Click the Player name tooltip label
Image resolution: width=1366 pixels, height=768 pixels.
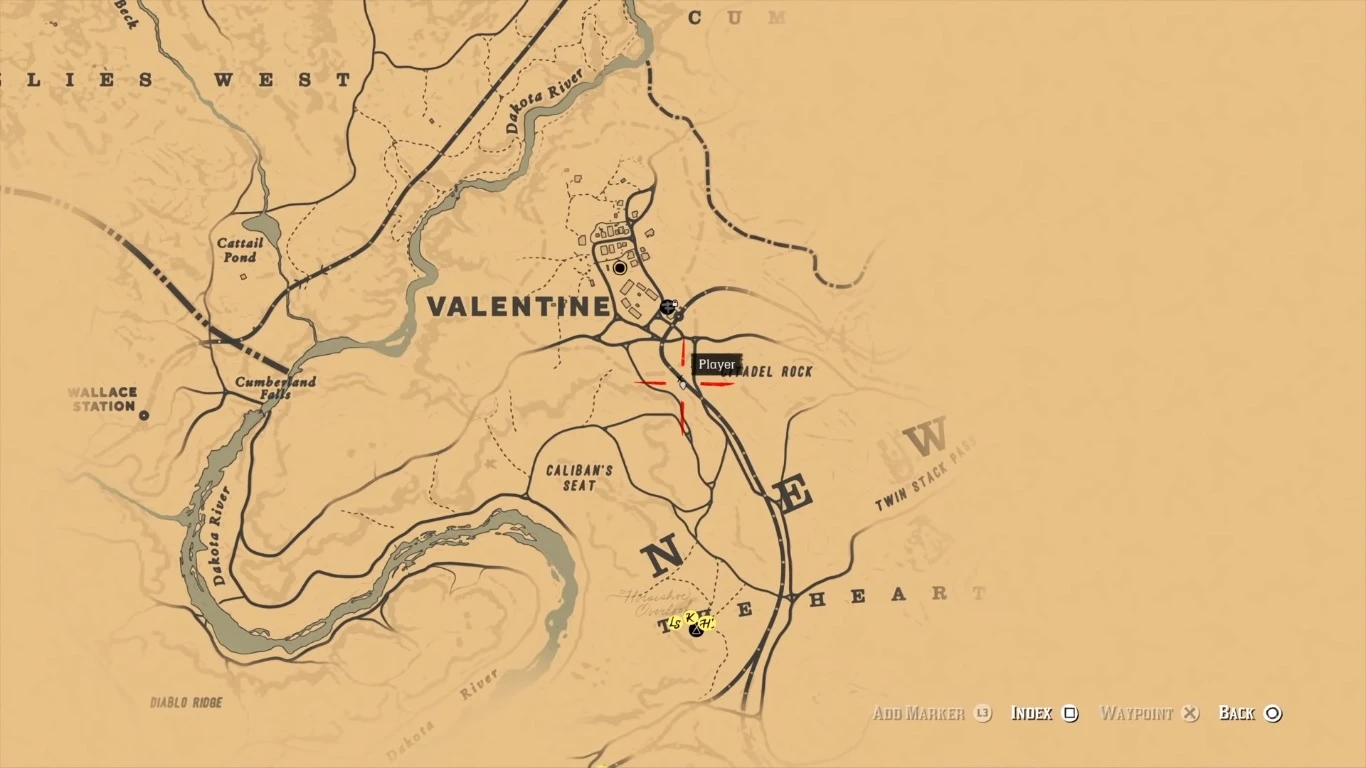(715, 364)
